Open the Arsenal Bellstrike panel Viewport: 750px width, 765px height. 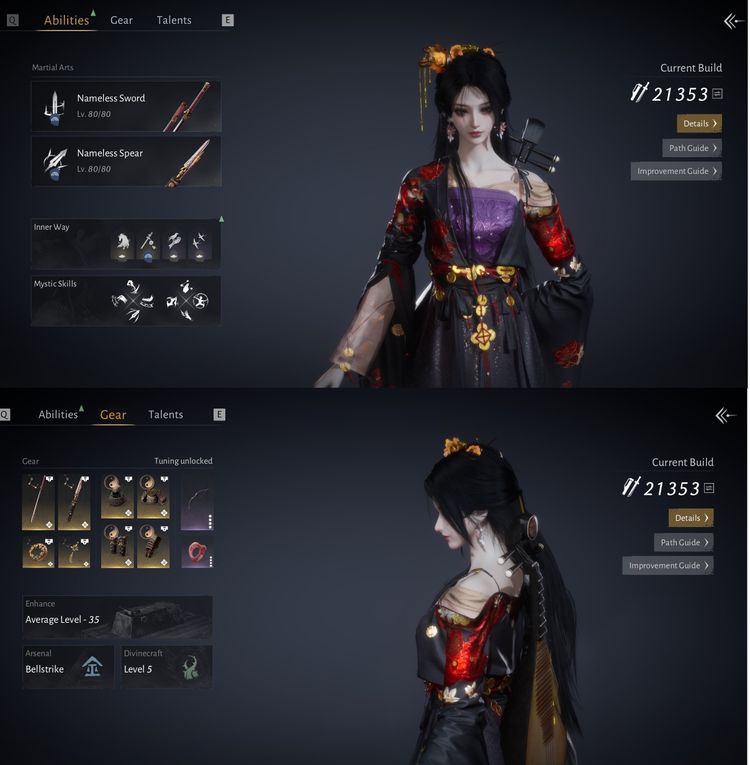(70, 667)
